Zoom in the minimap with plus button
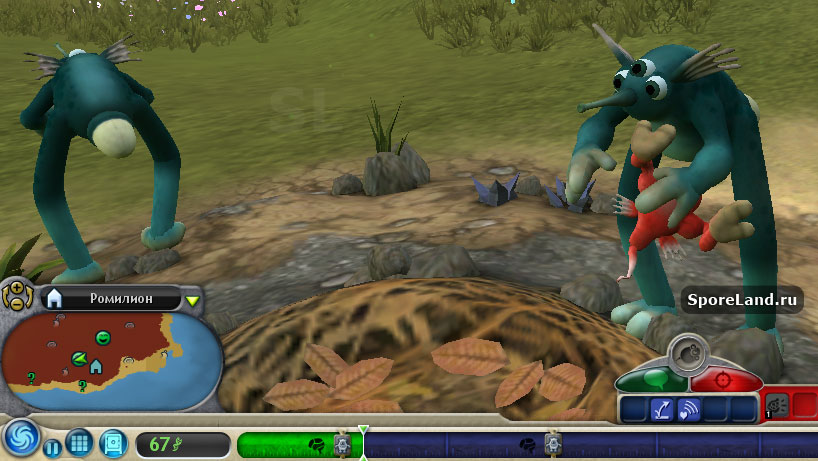 [x=16, y=287]
